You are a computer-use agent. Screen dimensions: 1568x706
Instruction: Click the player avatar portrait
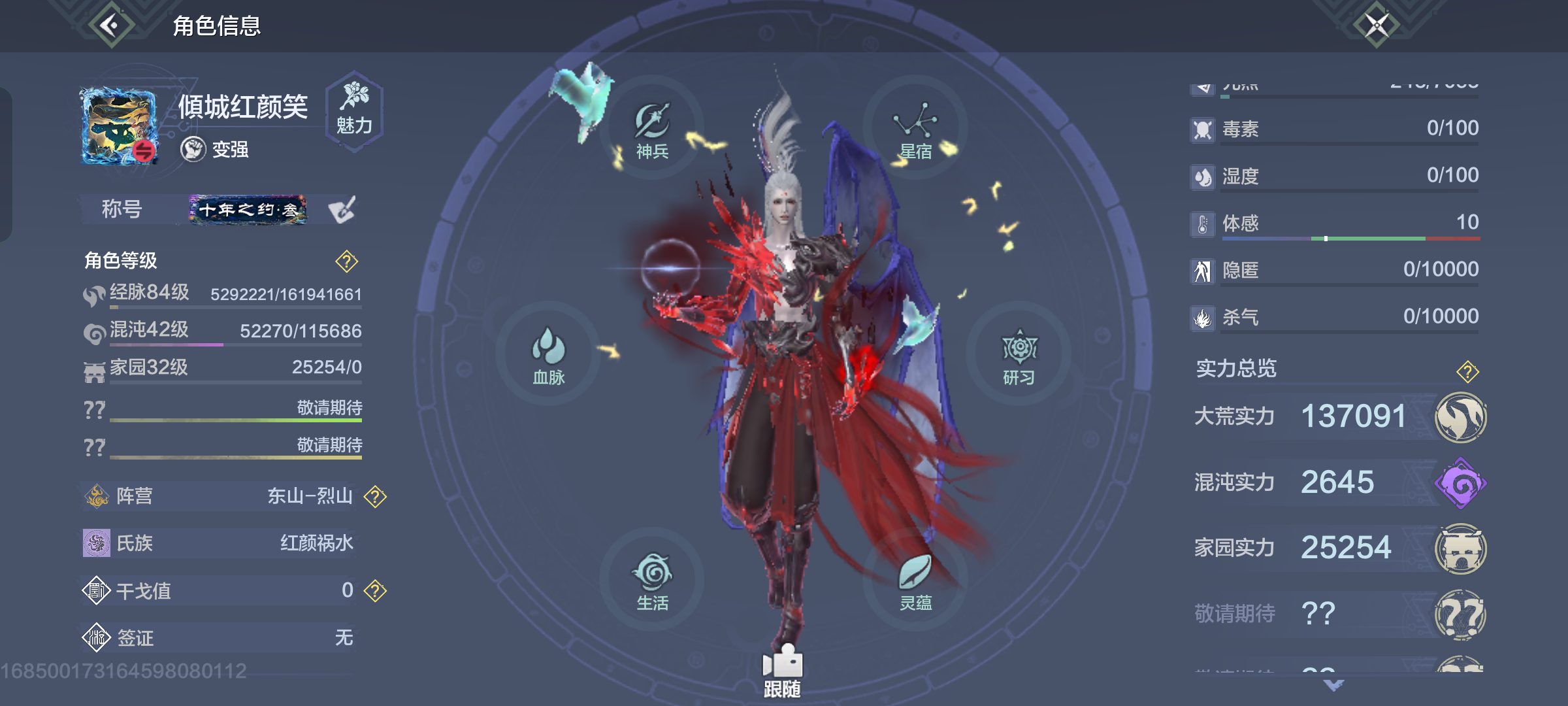click(x=119, y=126)
